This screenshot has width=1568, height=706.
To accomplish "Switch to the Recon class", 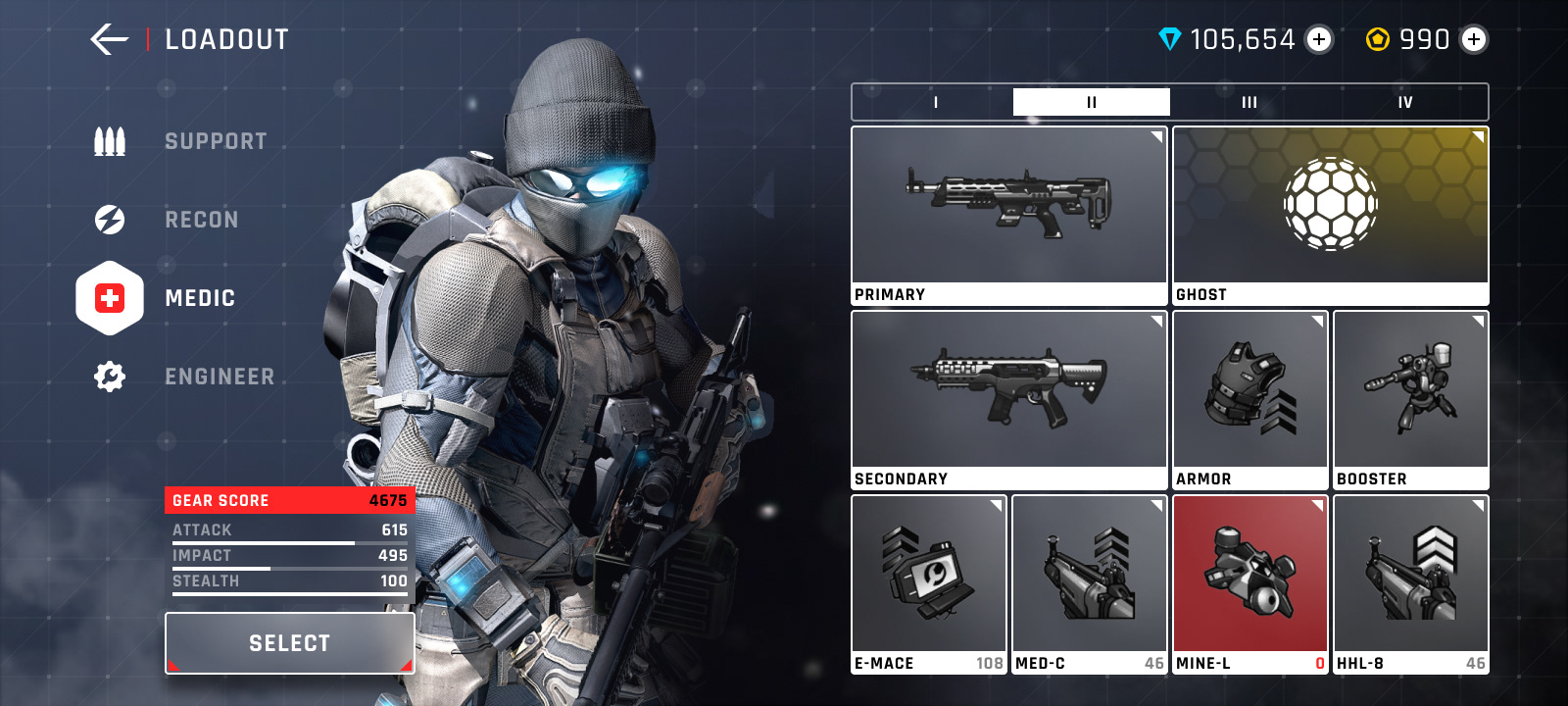I will (201, 220).
